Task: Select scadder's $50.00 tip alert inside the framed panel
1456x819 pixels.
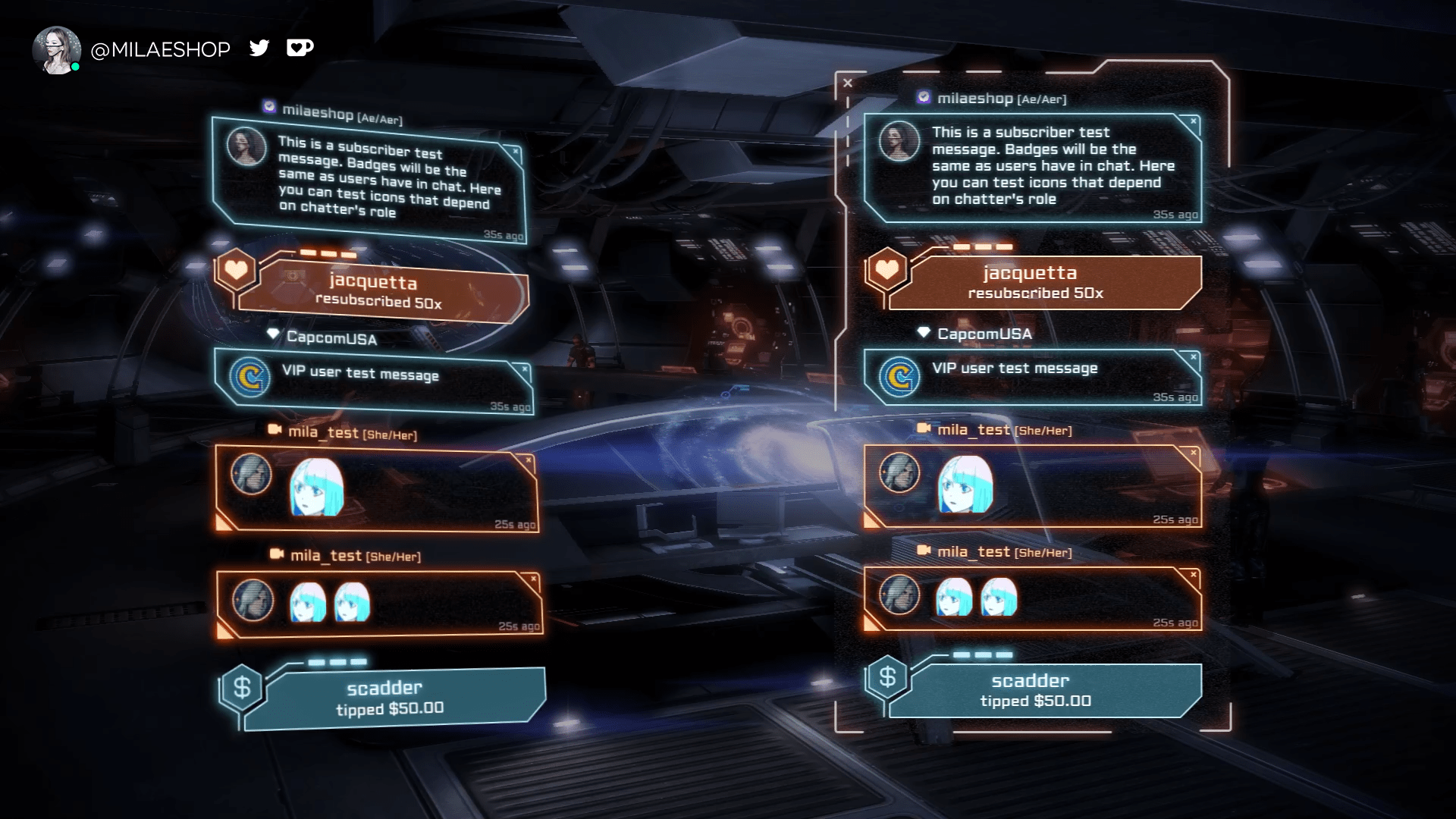Action: pyautogui.click(x=1045, y=690)
